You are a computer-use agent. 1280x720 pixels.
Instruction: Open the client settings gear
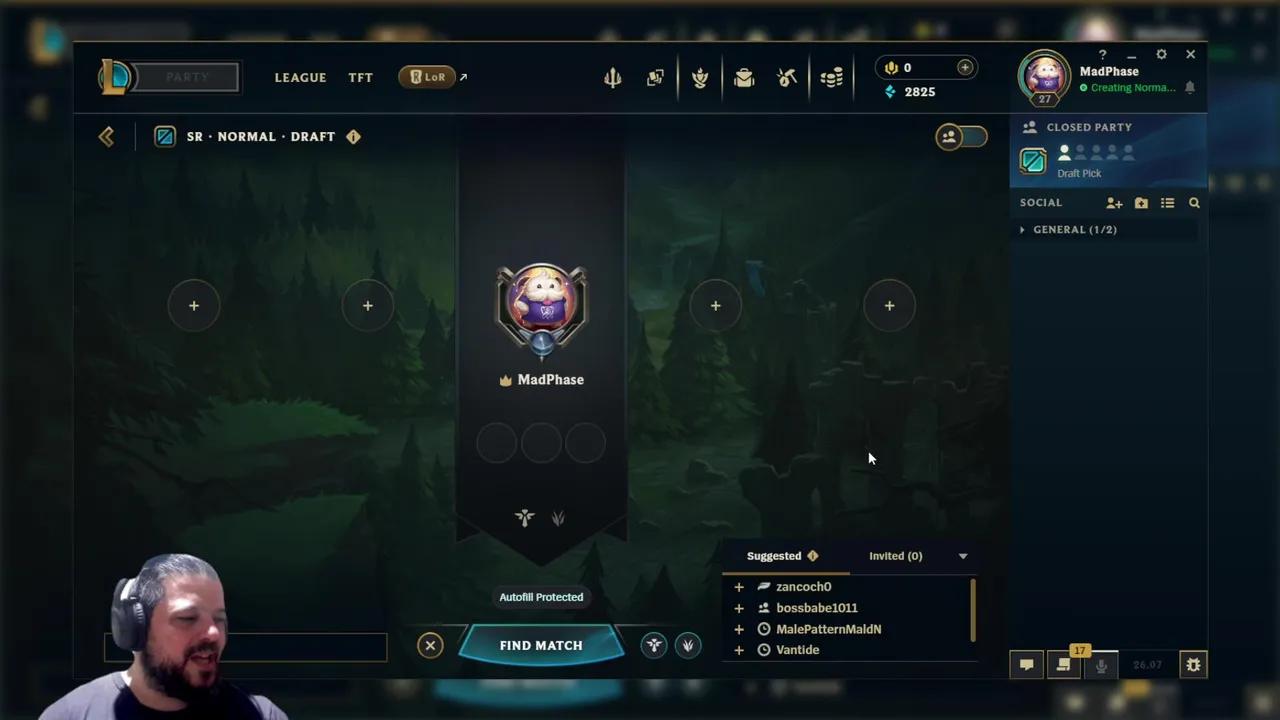[x=1161, y=54]
